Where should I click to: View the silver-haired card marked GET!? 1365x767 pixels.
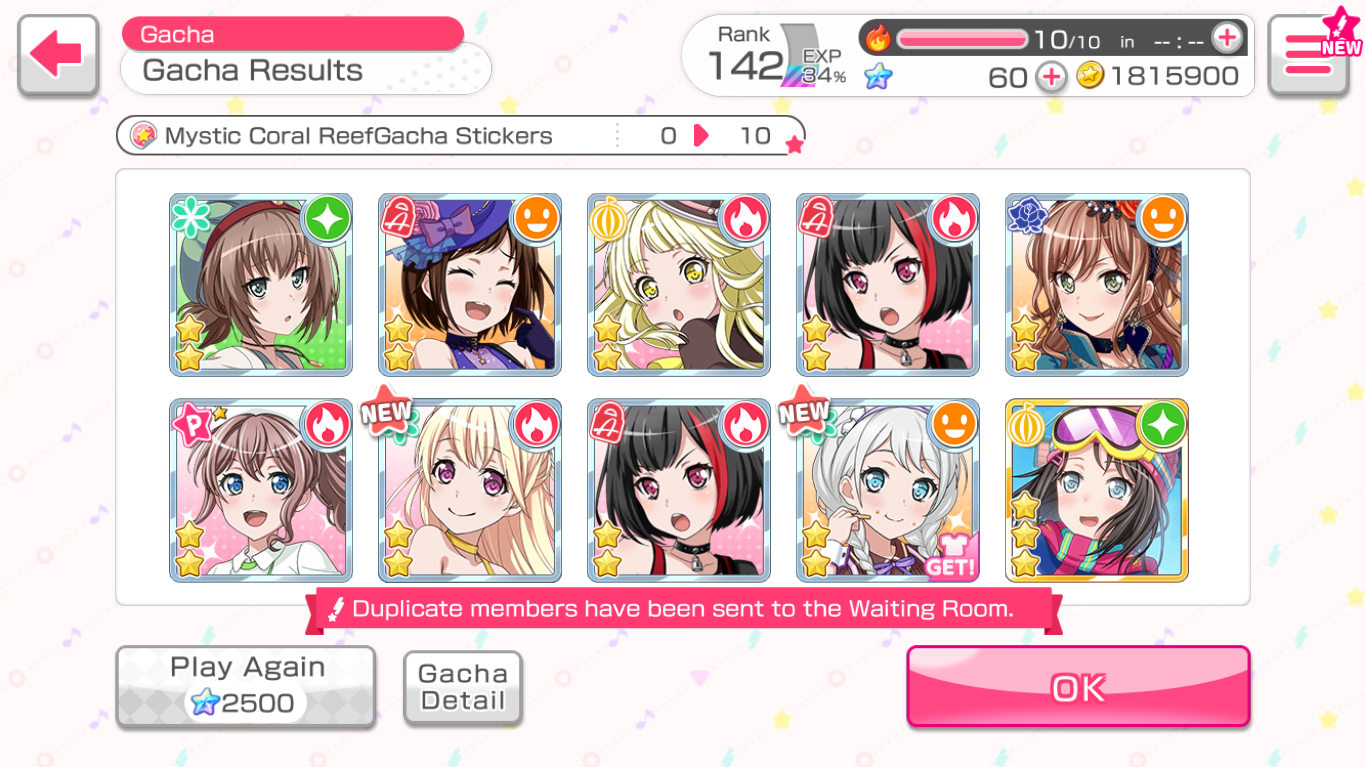coord(887,490)
